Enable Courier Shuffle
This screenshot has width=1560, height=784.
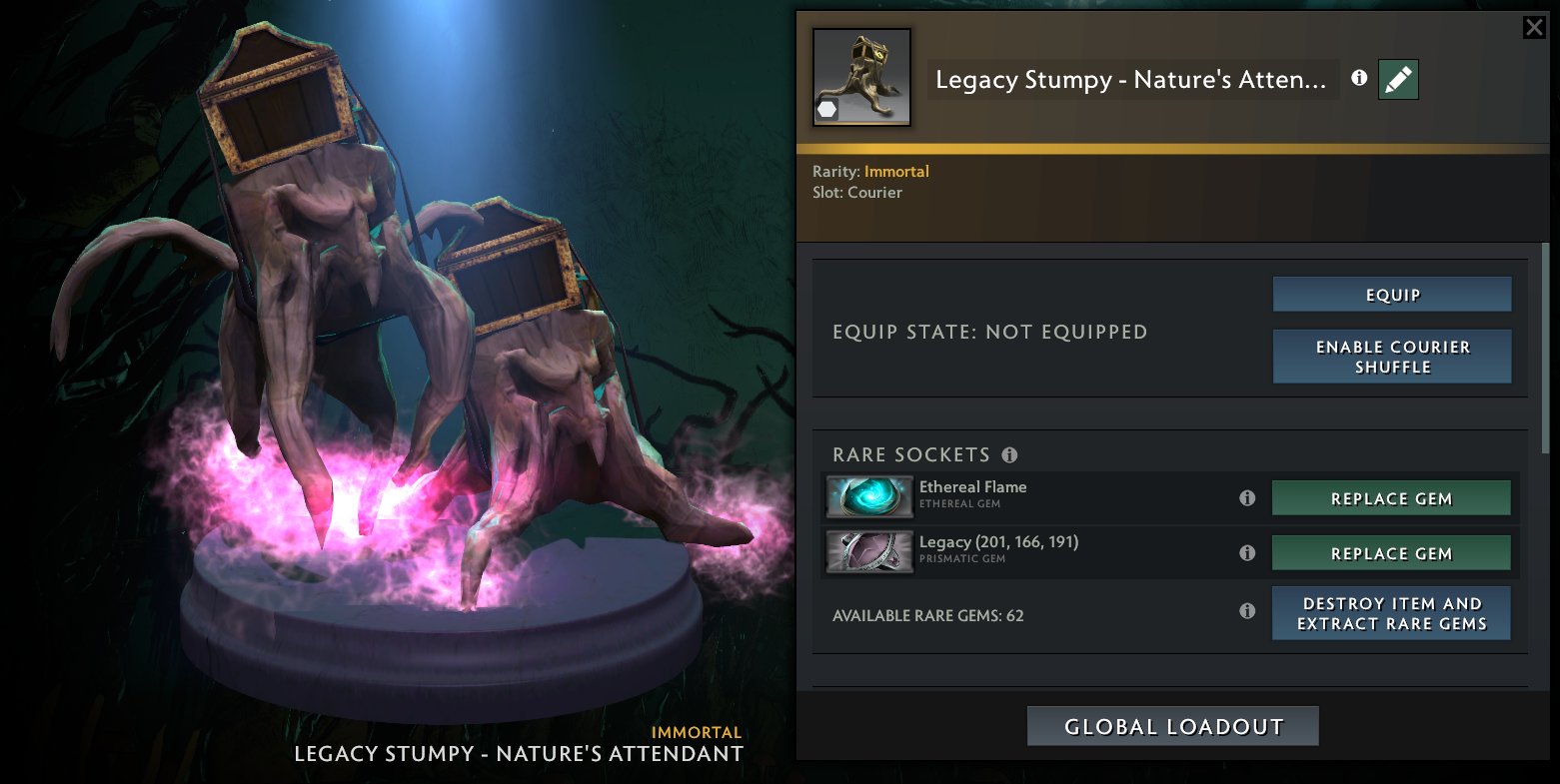coord(1391,357)
